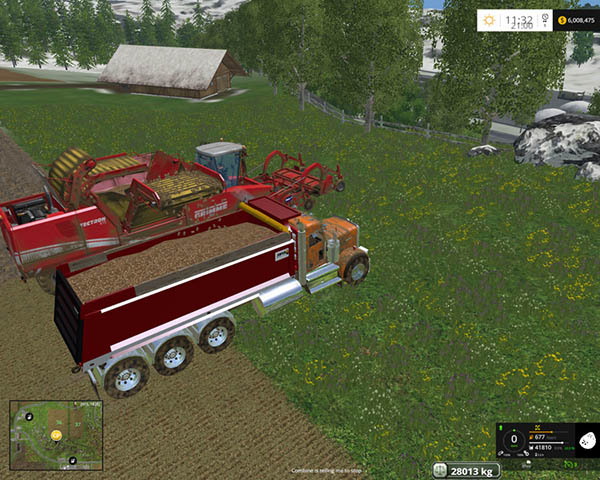This screenshot has width=600, height=480.
Task: Select the weather sun icon beside the clock
Action: point(491,19)
